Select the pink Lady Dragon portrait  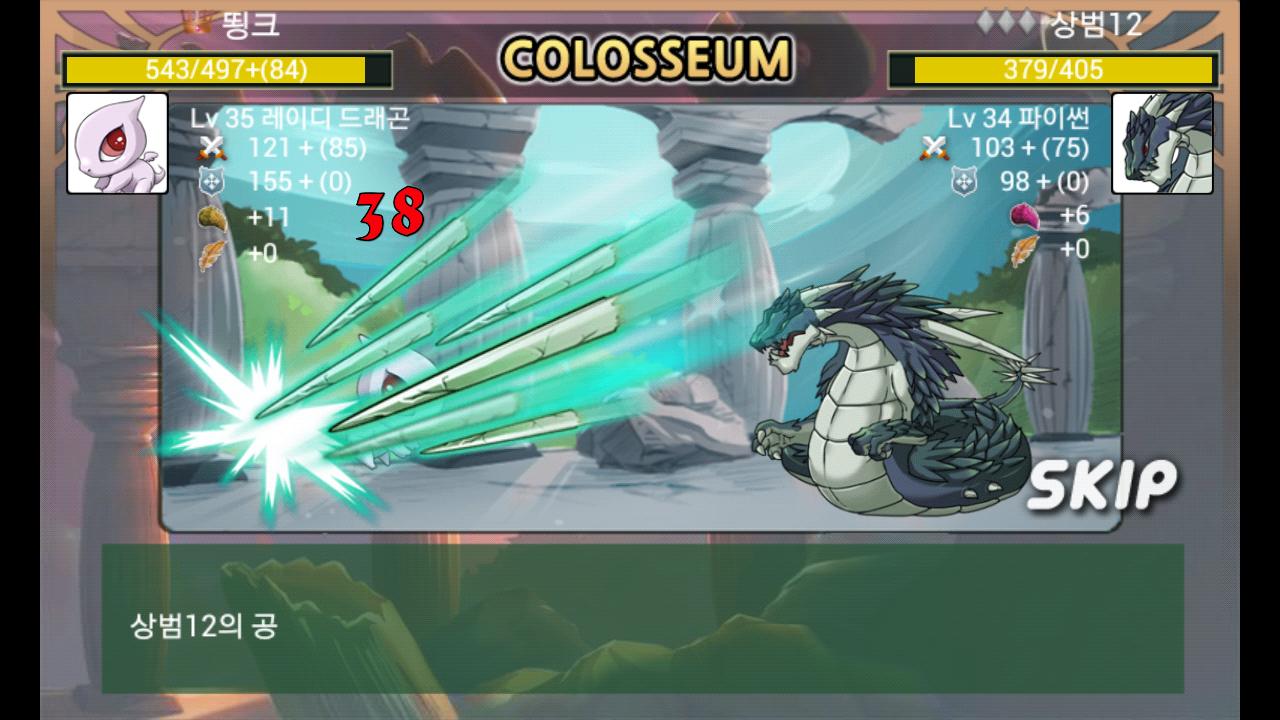117,143
